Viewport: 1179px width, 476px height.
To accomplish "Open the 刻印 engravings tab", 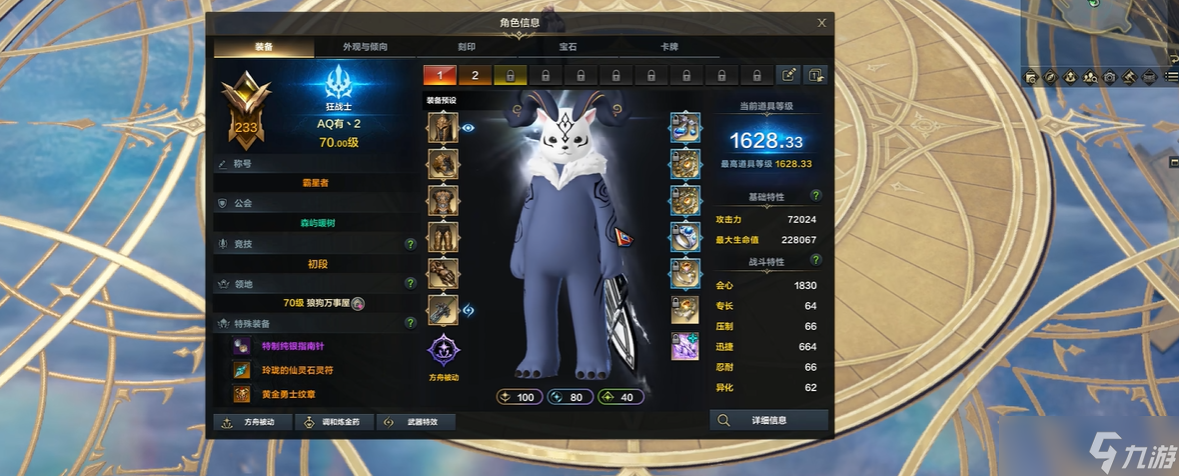I will point(466,47).
